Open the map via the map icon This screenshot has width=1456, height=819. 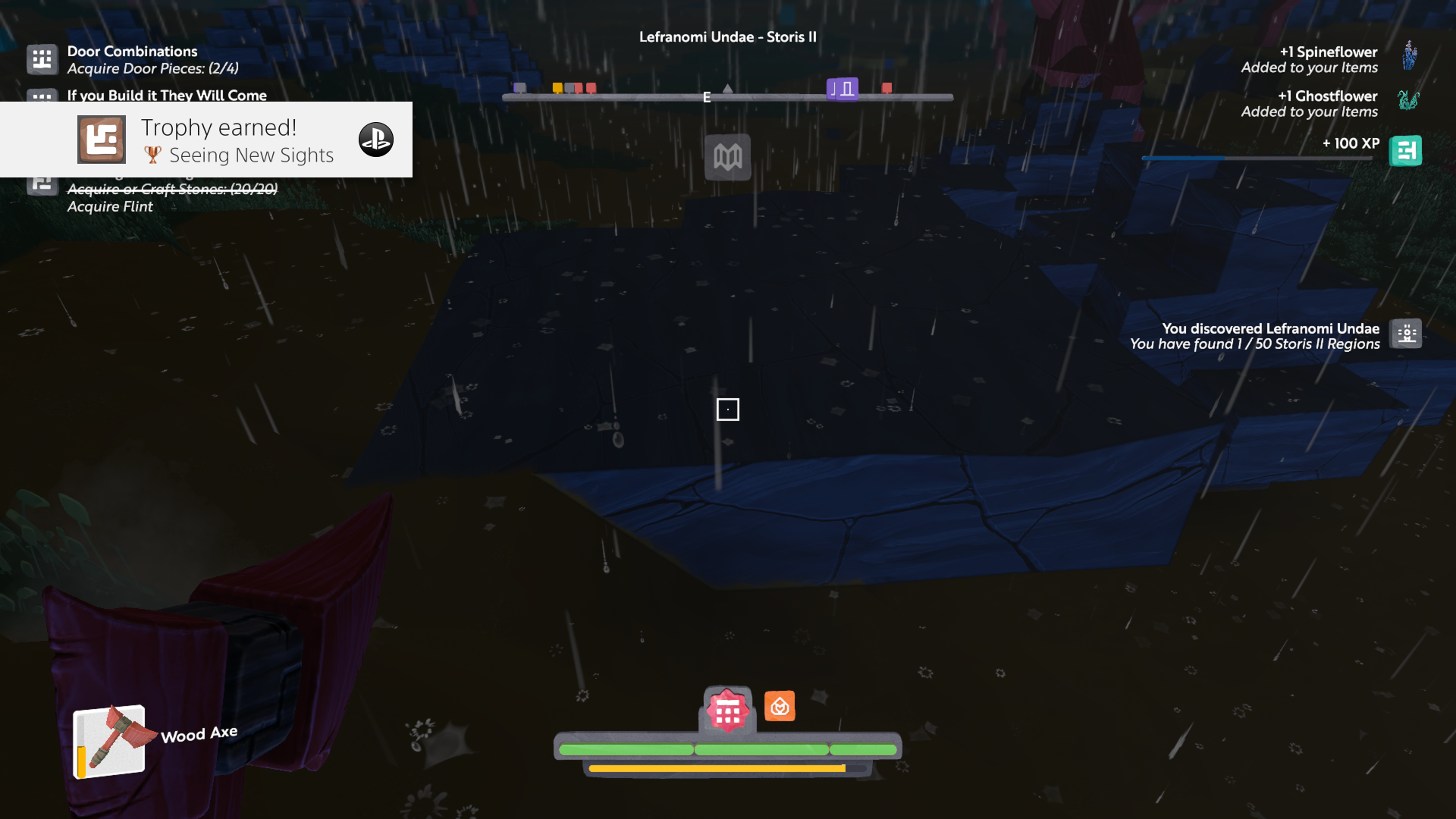728,157
